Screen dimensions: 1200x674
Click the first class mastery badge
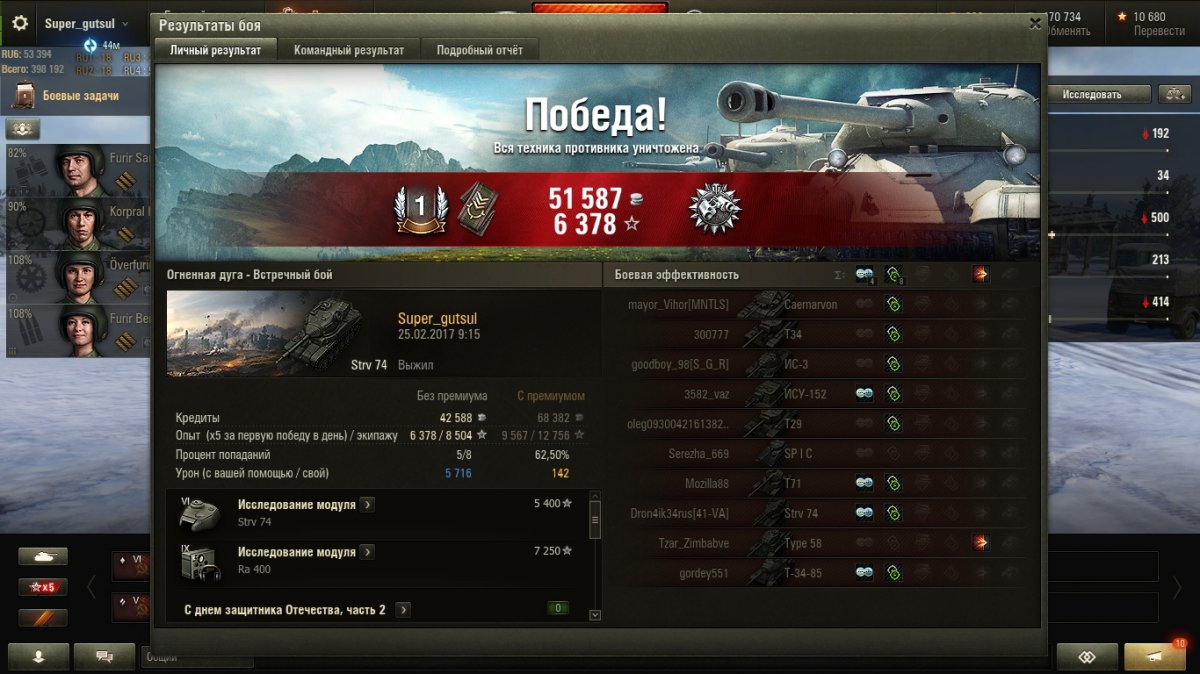point(420,208)
